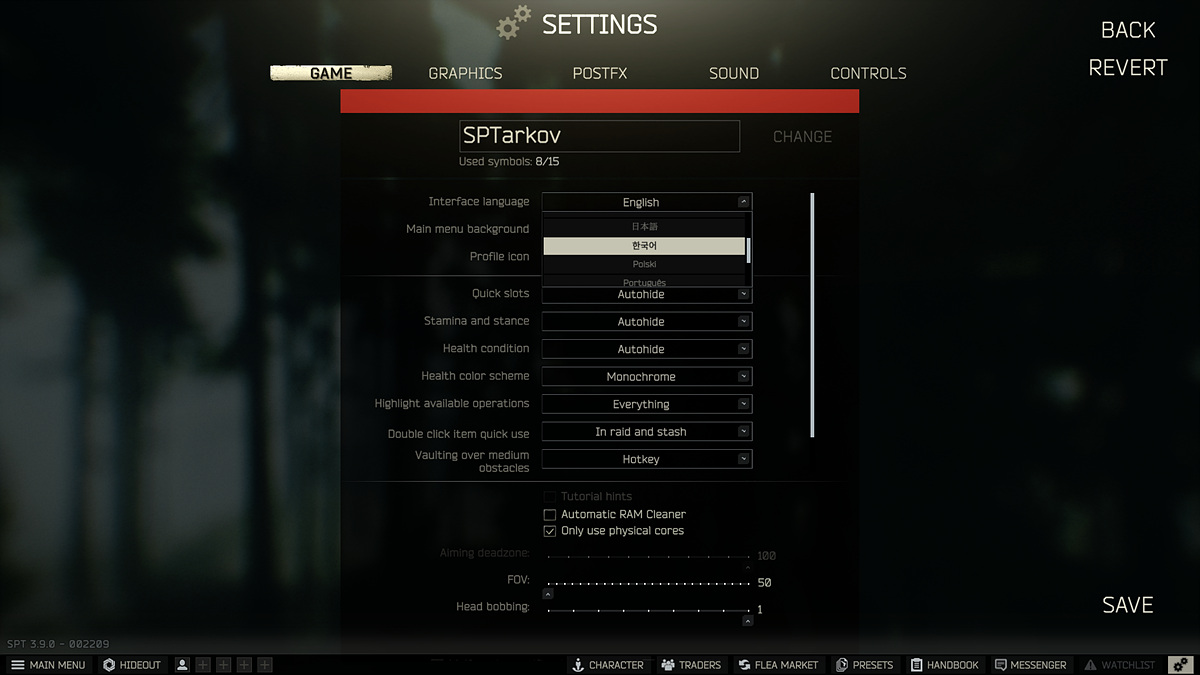Return to the Main Menu
Viewport: 1200px width, 675px height.
48,665
